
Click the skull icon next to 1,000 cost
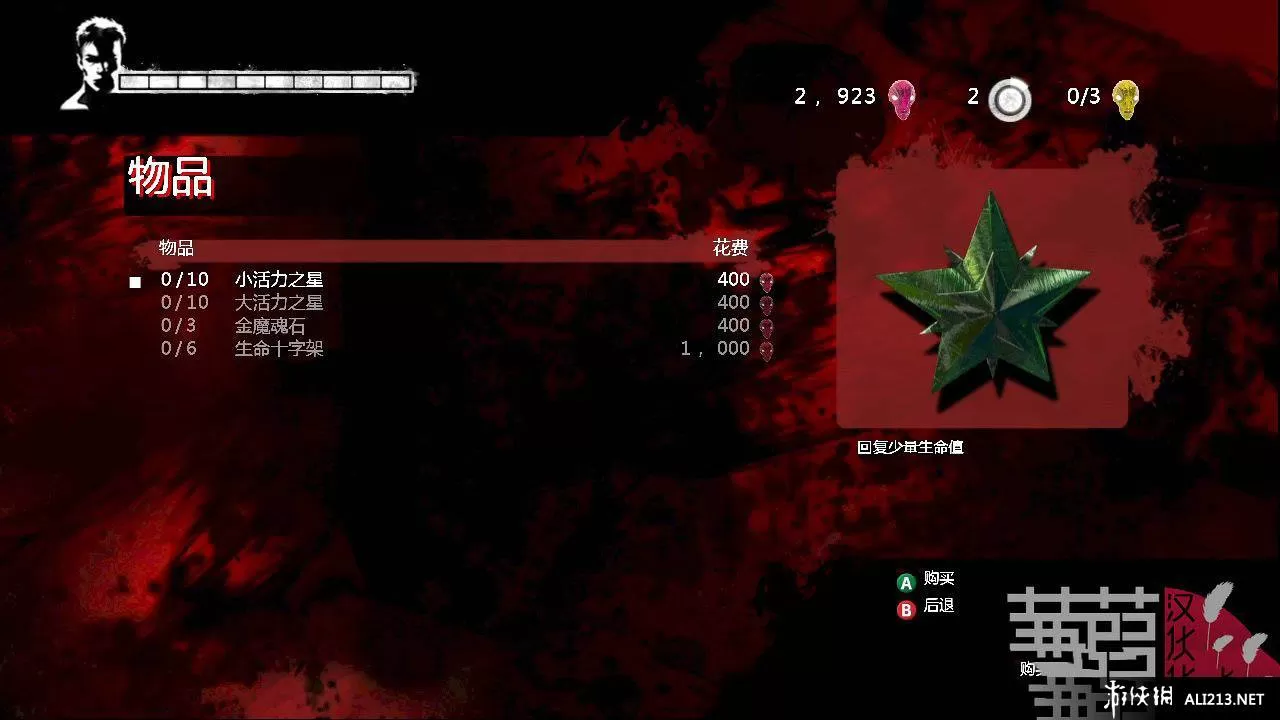768,349
